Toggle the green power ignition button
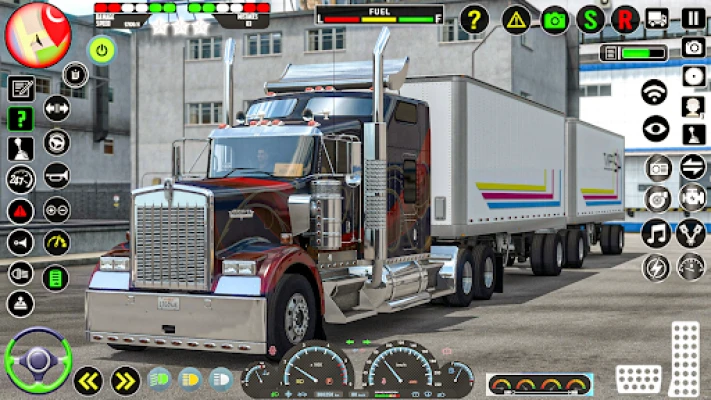The image size is (711, 400). coord(101,48)
